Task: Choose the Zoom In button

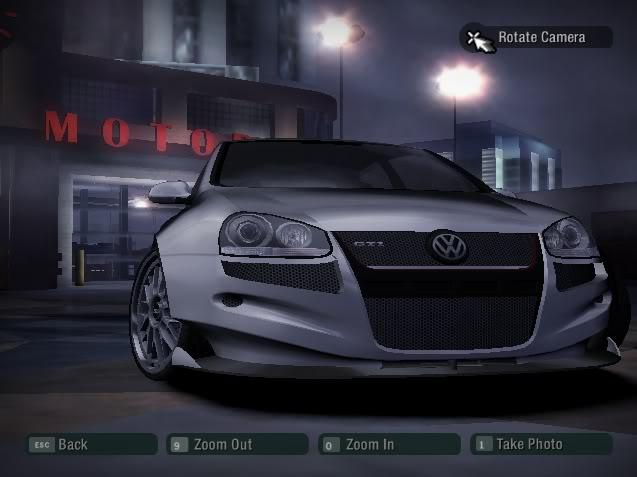Action: [x=389, y=444]
